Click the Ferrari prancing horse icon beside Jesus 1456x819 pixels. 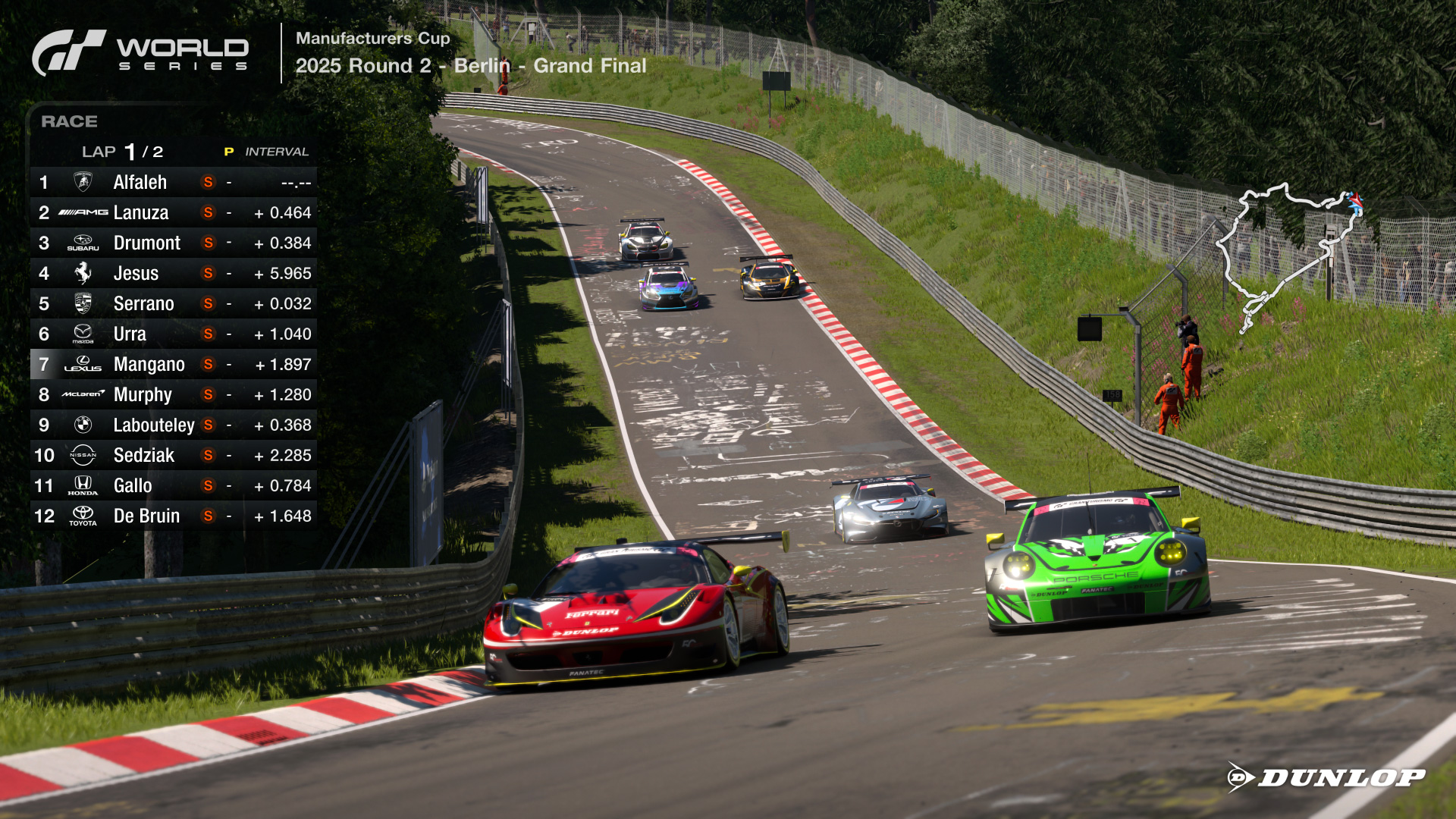pos(82,273)
